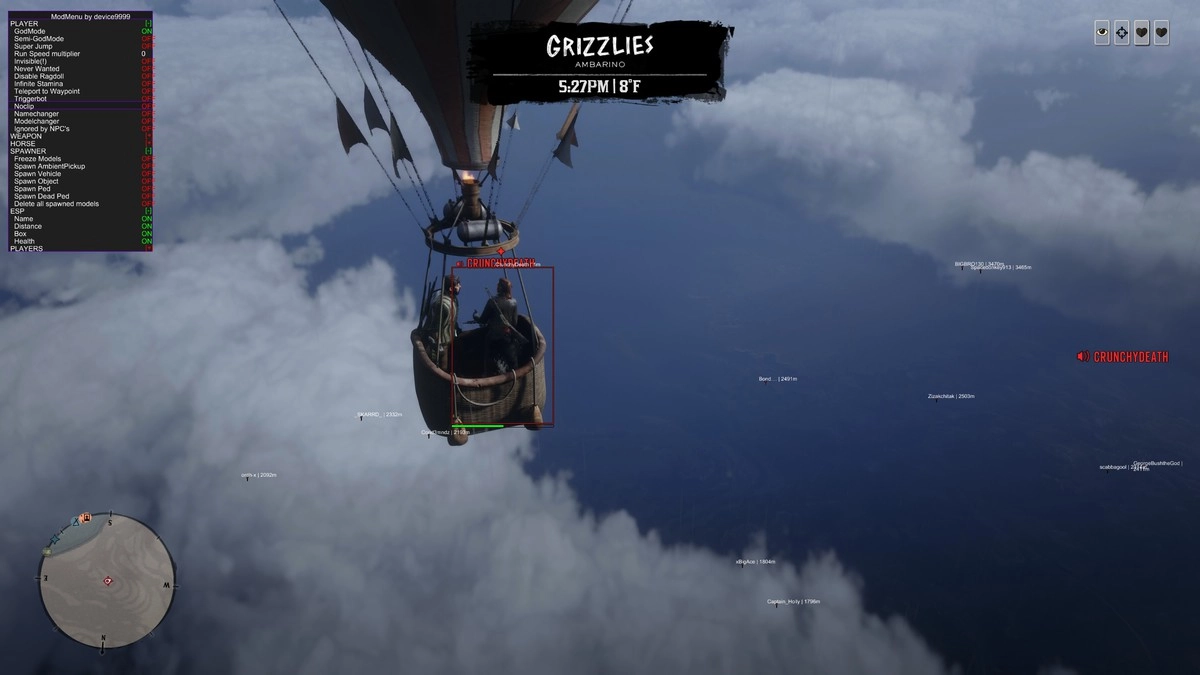The height and width of the screenshot is (675, 1200).
Task: Toggle ESP Health display
Action: point(24,241)
